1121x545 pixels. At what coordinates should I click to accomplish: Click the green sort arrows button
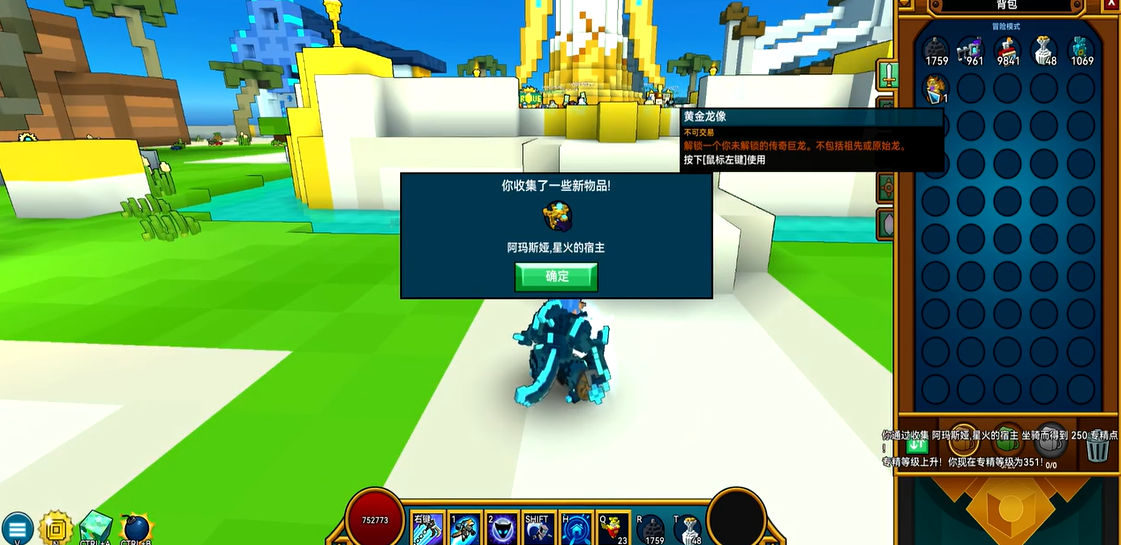point(918,445)
